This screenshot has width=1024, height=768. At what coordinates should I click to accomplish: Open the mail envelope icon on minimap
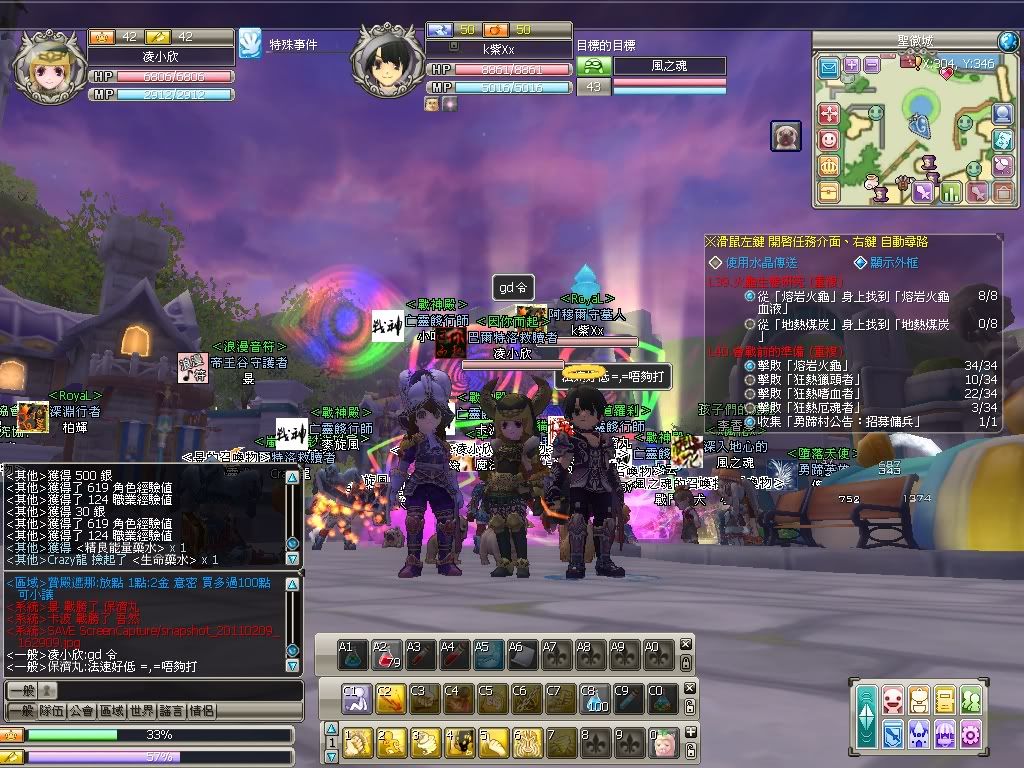click(x=828, y=67)
